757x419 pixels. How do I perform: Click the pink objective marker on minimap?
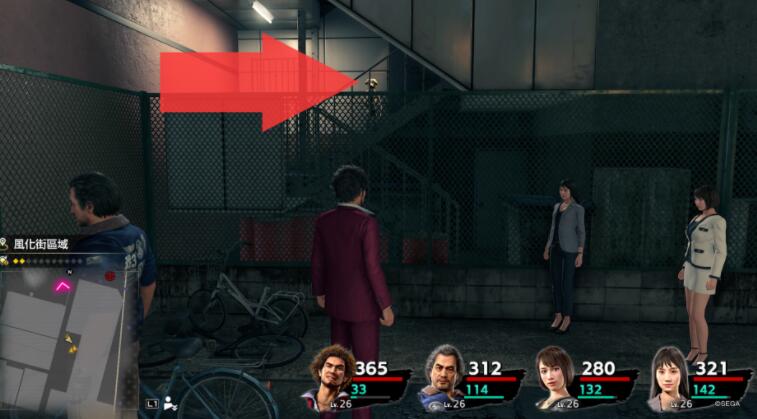coord(62,287)
